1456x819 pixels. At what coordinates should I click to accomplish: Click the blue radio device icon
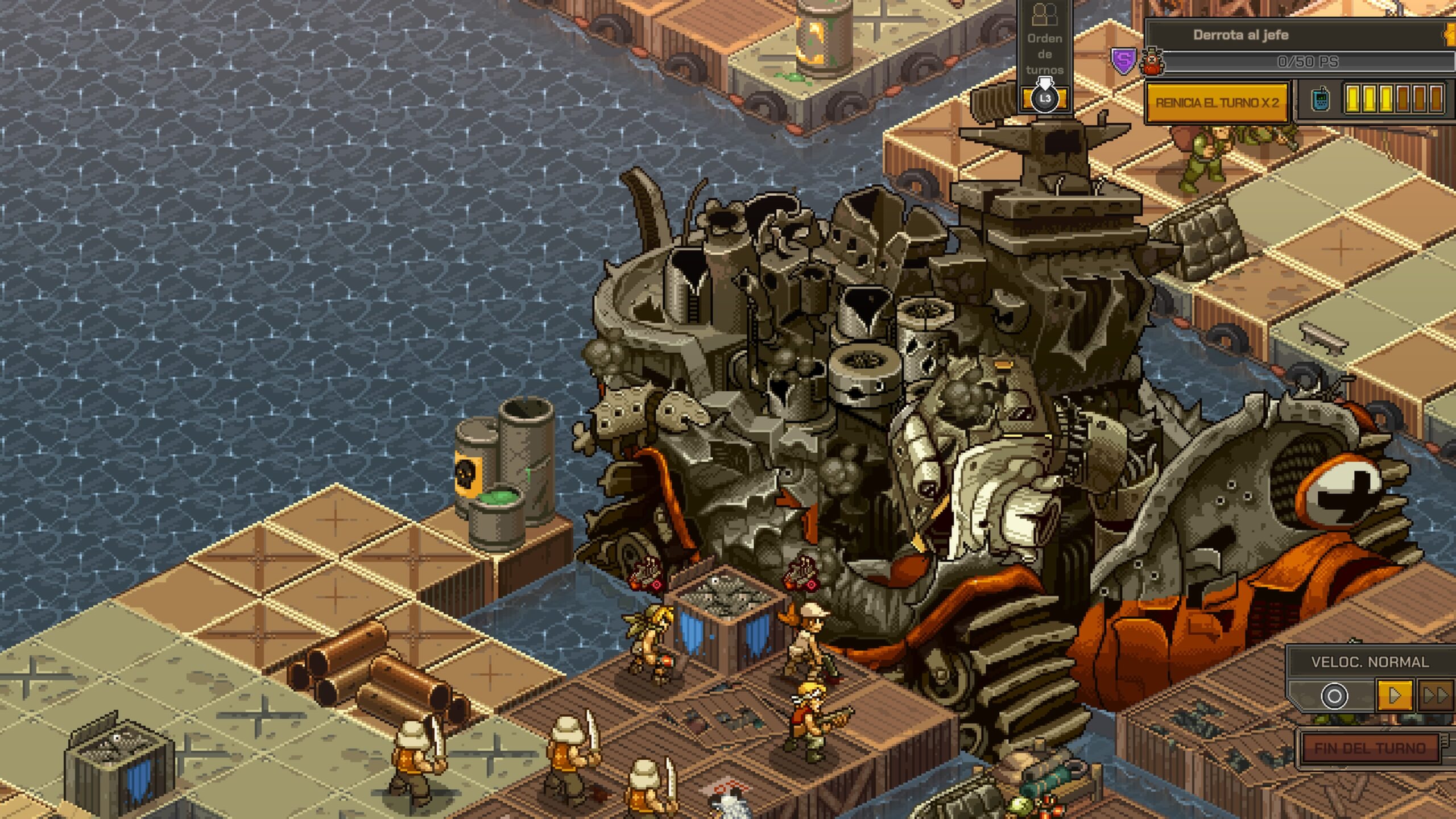tap(1320, 100)
